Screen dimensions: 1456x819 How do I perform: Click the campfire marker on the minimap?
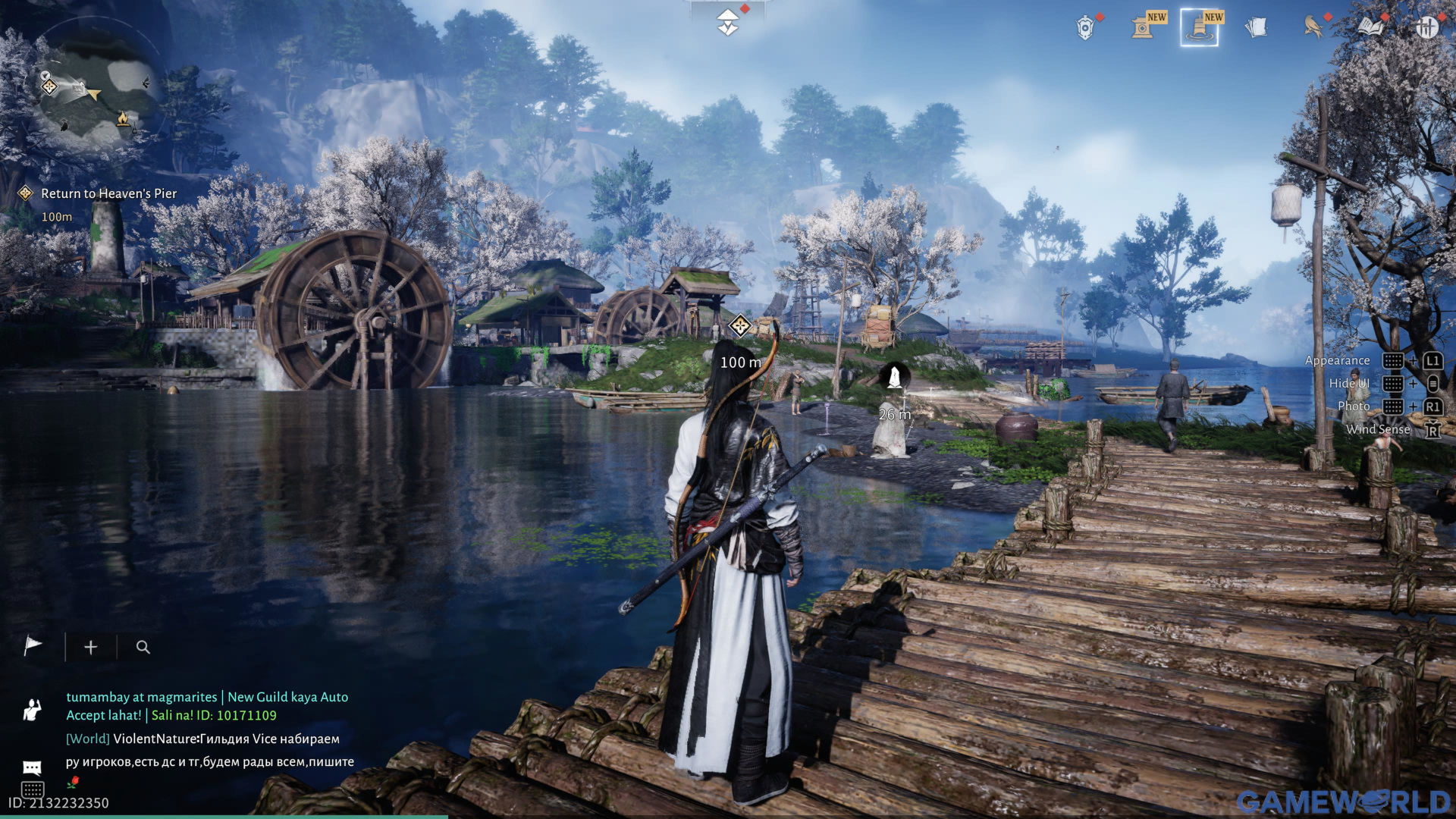122,118
